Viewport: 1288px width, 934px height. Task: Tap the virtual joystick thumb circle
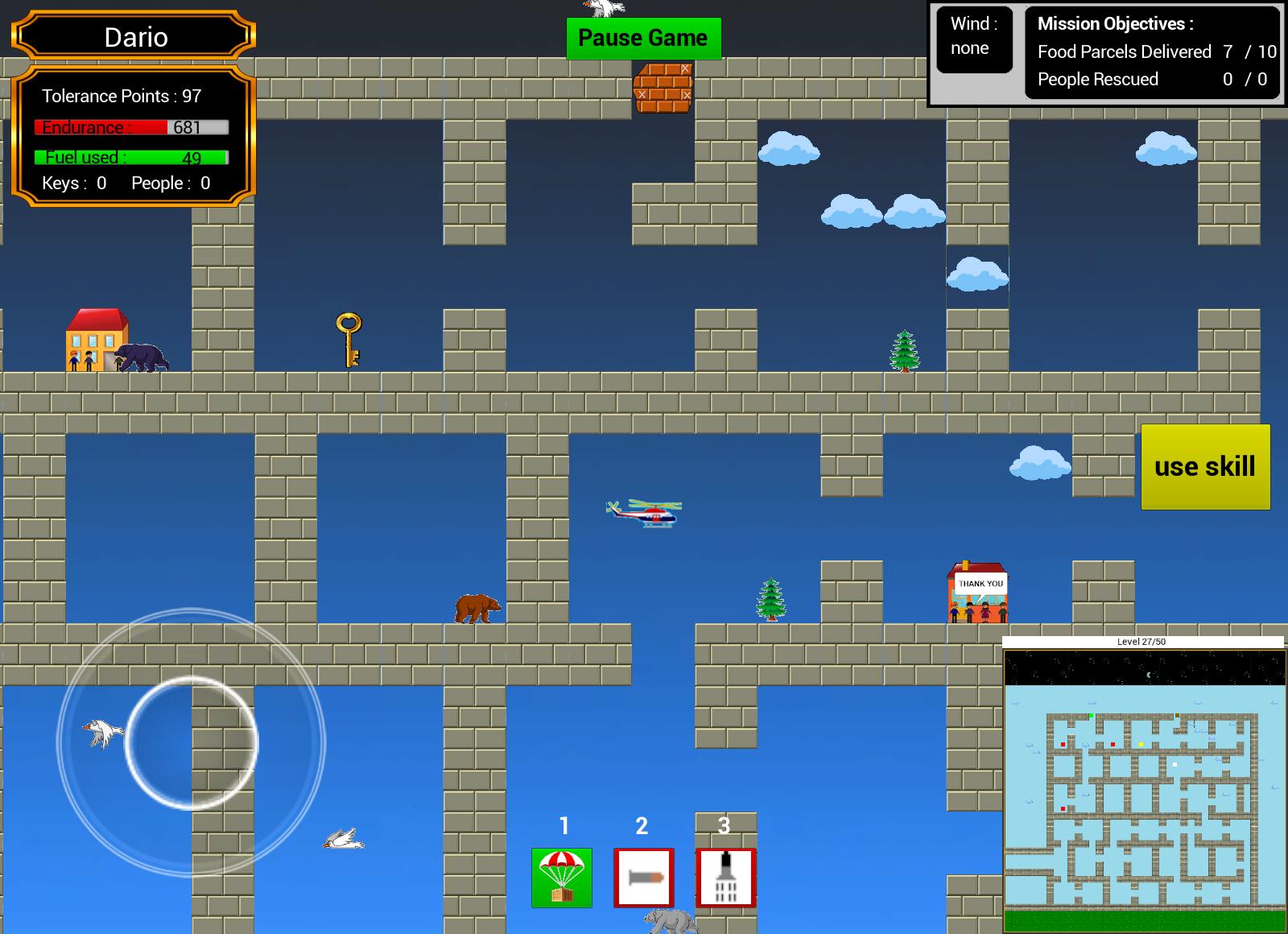pyautogui.click(x=192, y=742)
